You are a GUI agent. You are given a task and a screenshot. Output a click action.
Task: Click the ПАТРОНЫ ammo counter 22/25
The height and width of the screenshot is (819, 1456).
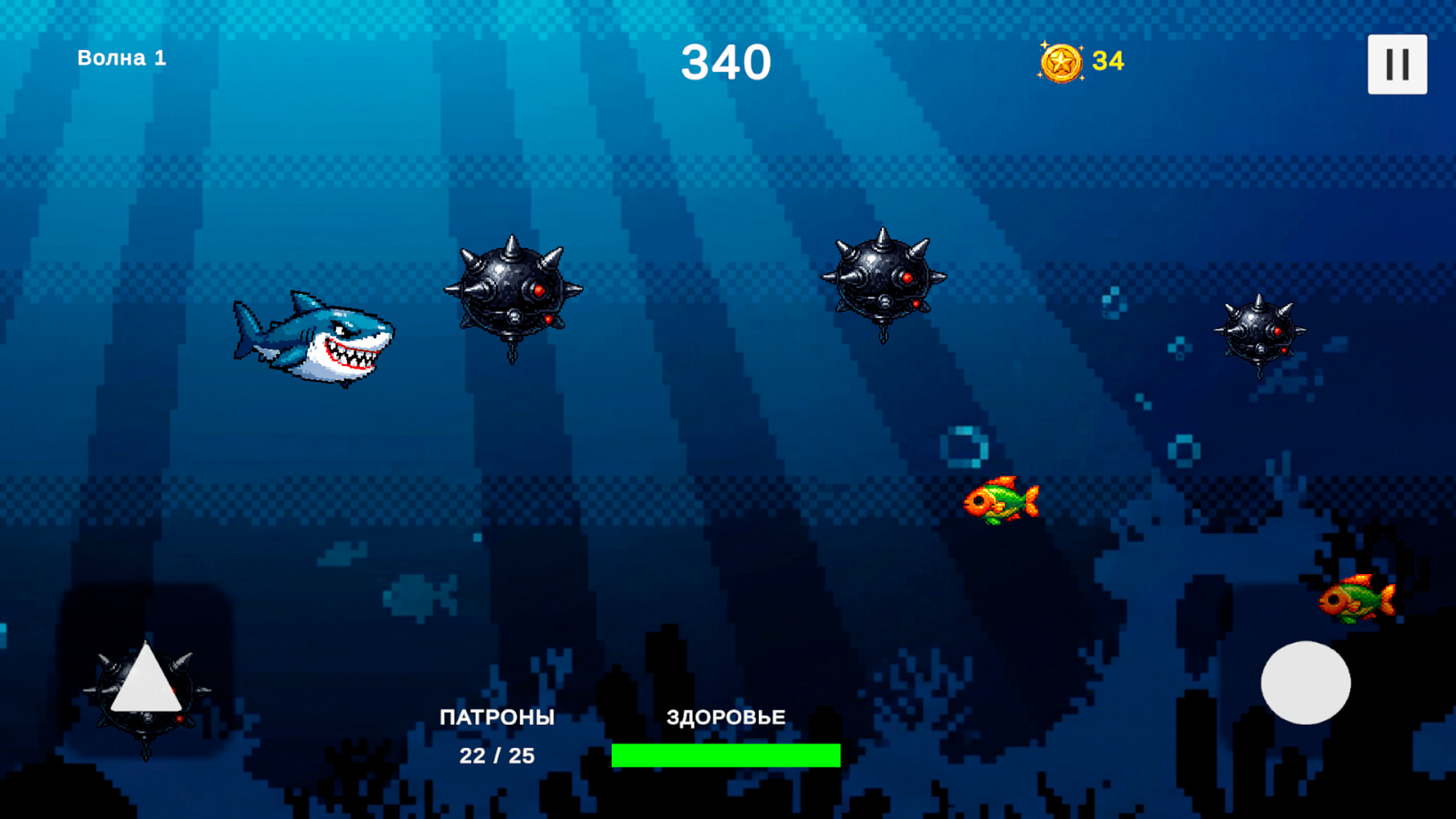click(x=497, y=755)
